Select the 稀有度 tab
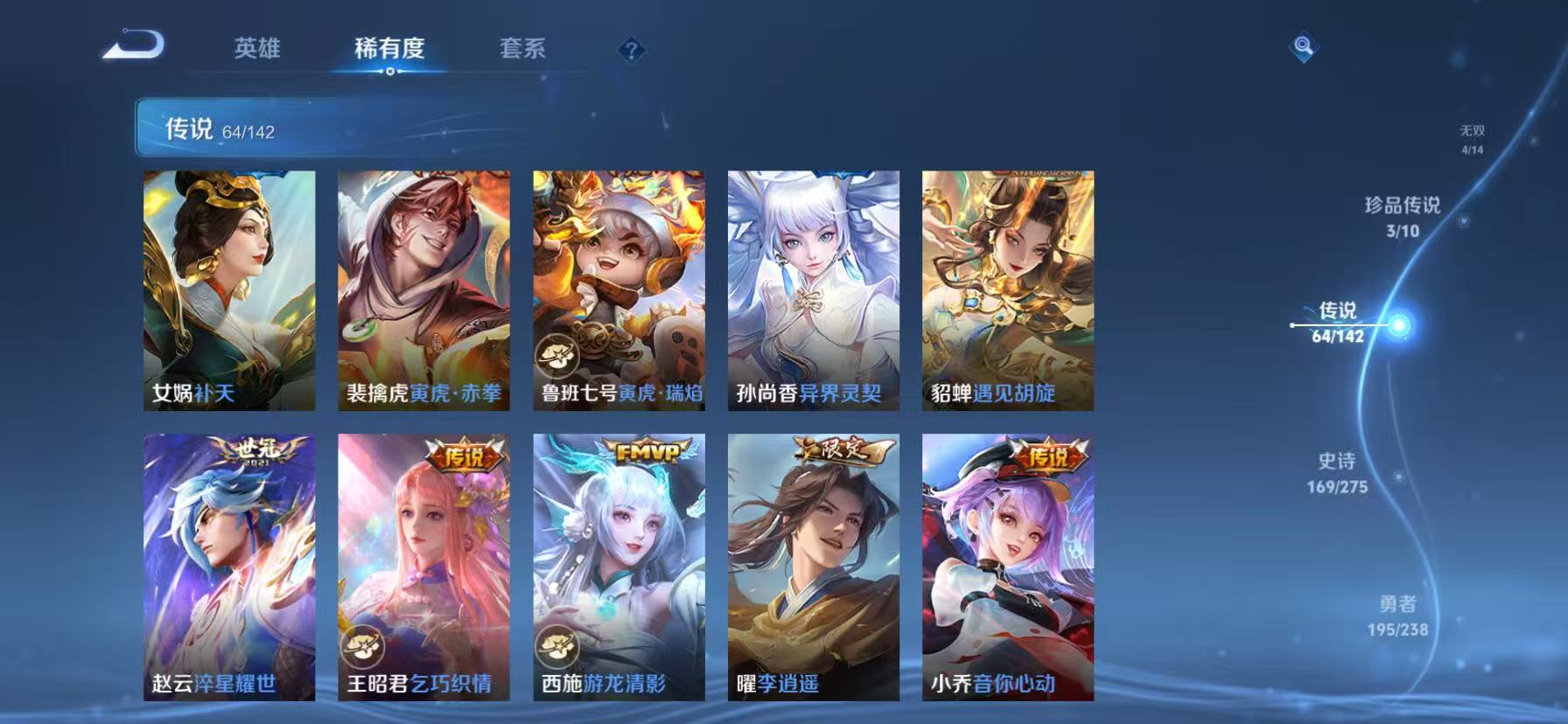The width and height of the screenshot is (1568, 724). click(390, 50)
